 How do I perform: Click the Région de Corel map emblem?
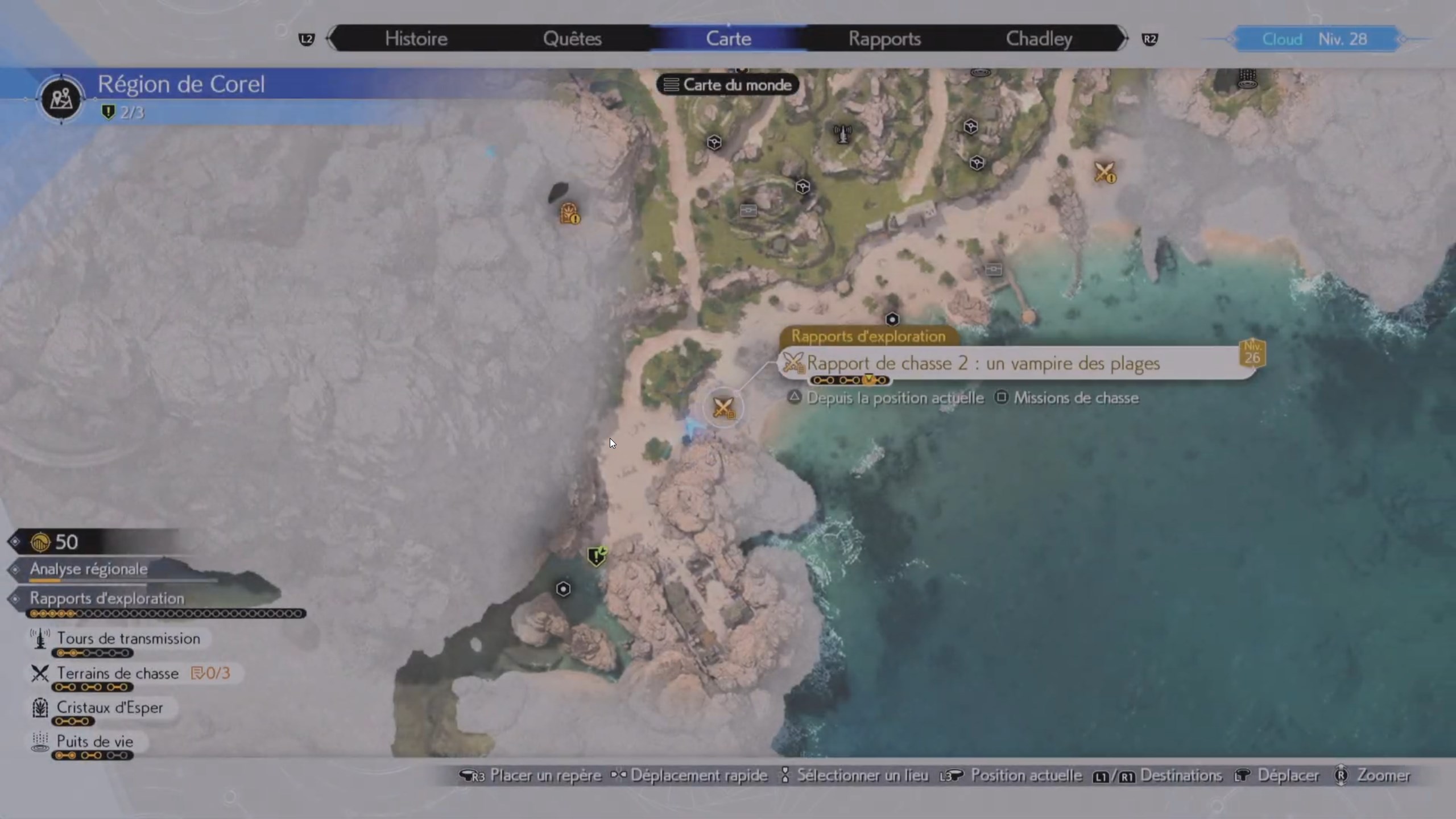(61, 99)
